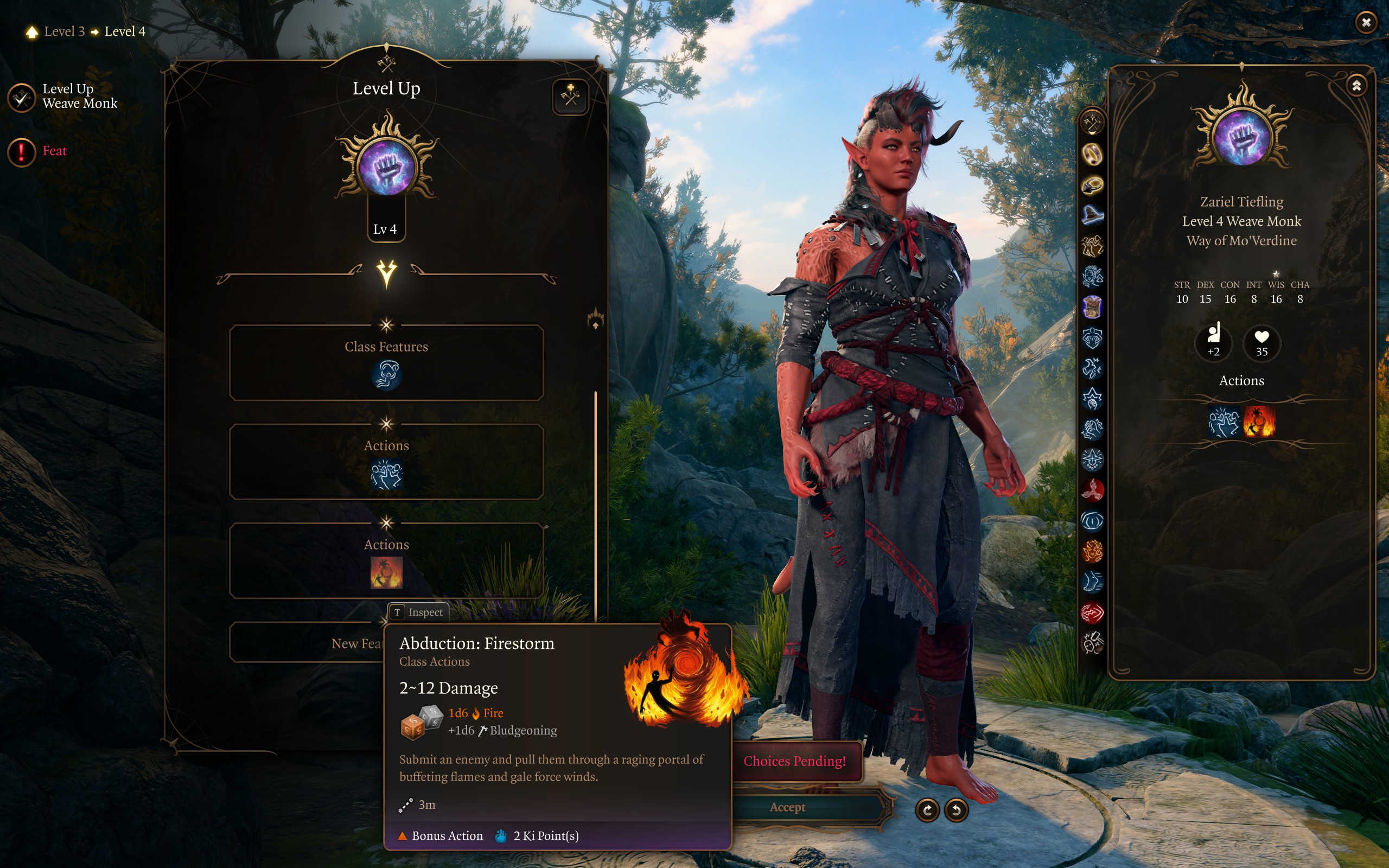Click the firestorm icon in summary Actions

[1259, 422]
